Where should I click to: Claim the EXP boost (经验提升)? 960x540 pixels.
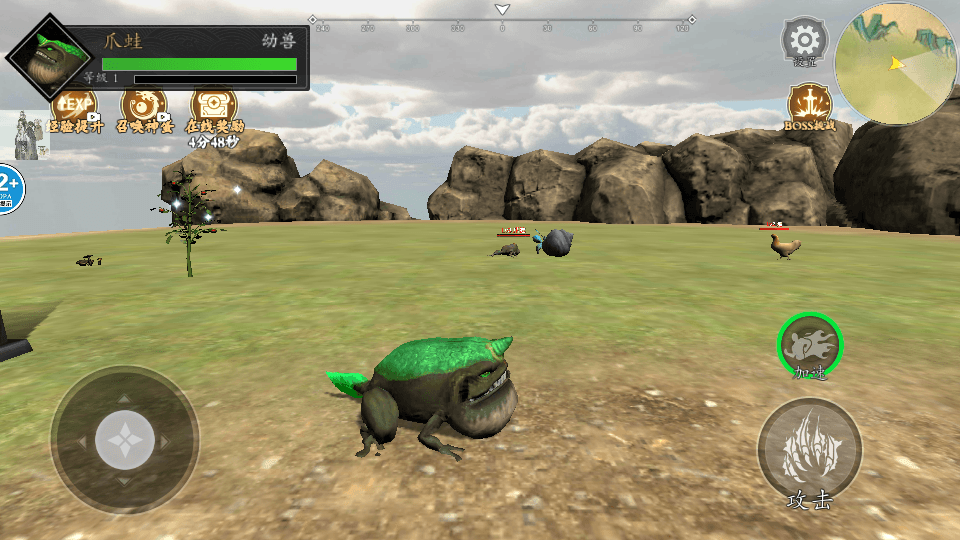point(75,106)
